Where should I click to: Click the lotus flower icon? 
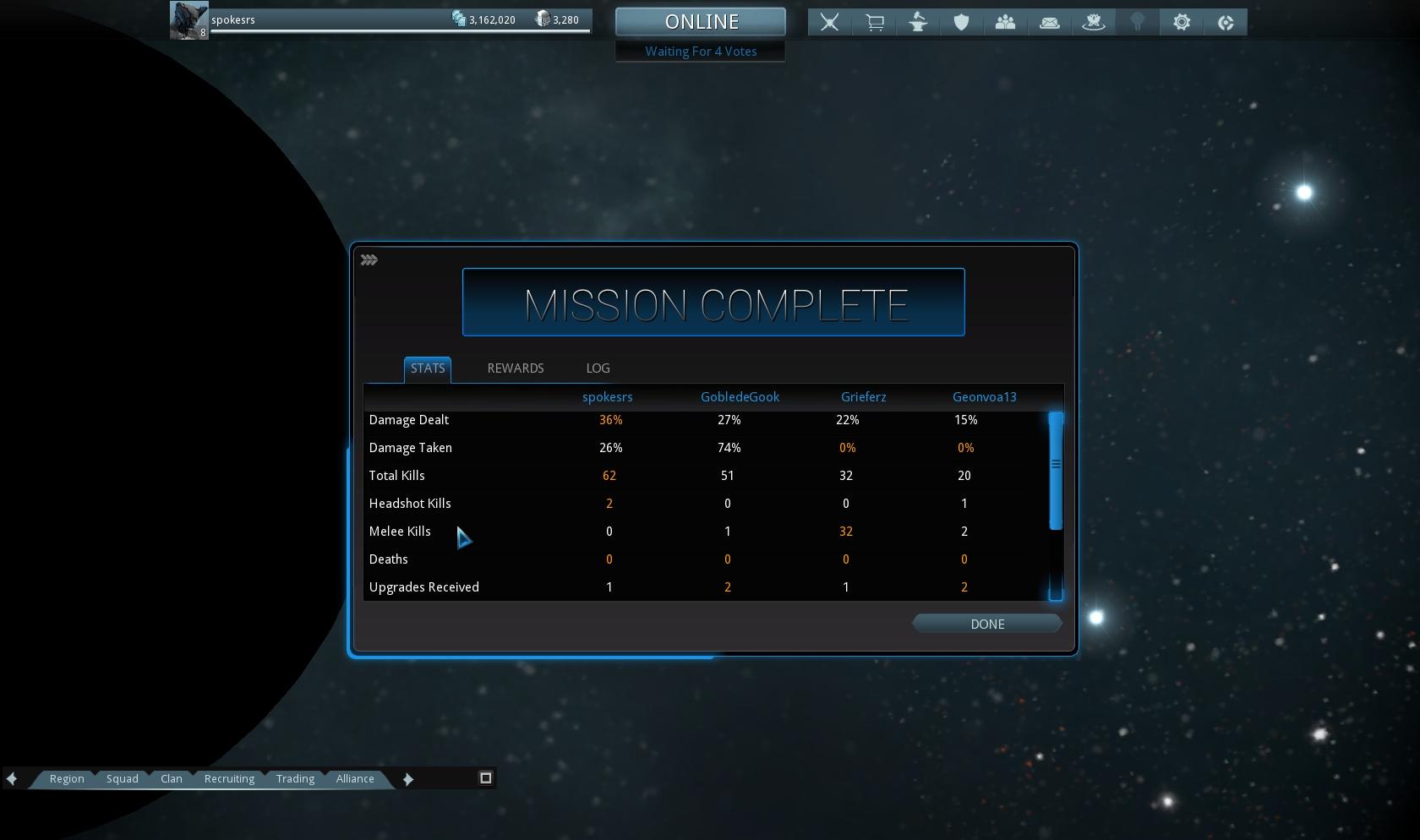1093,23
